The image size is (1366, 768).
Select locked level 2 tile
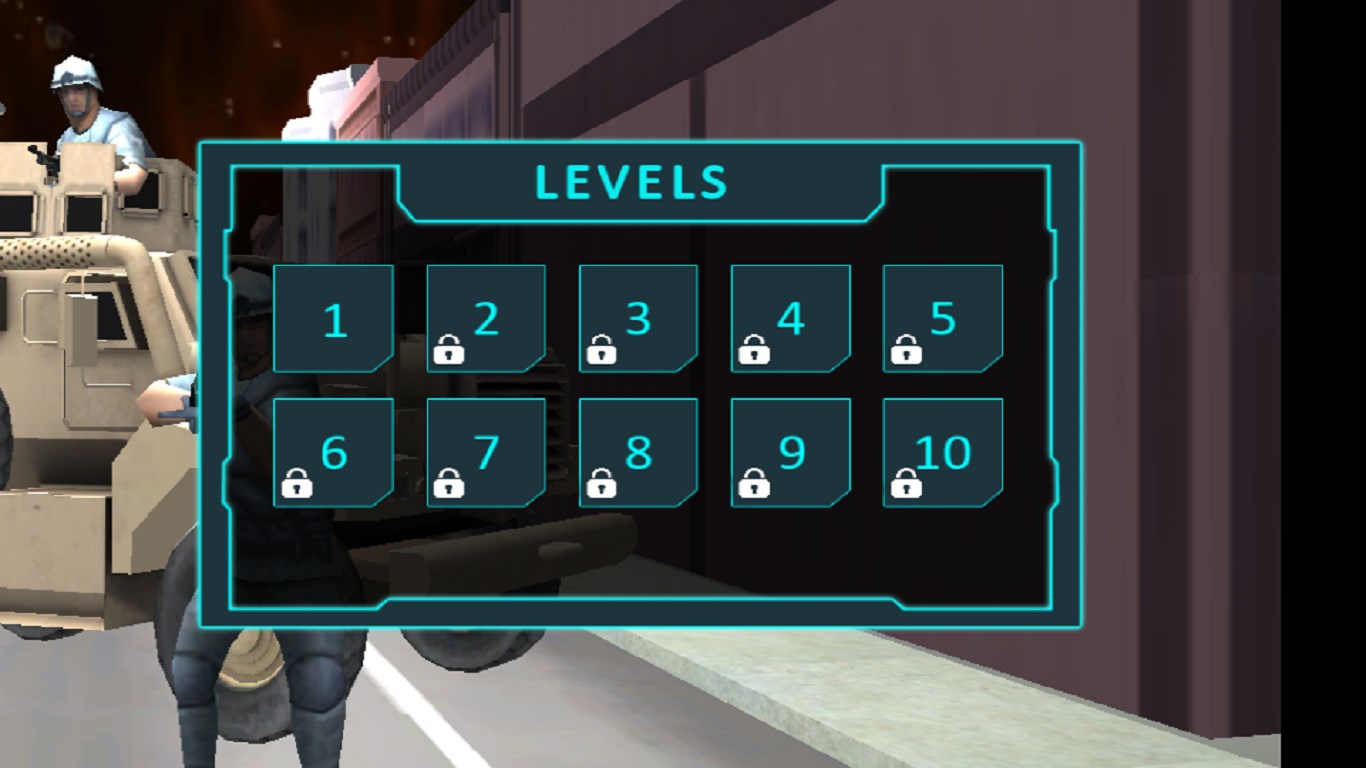486,319
